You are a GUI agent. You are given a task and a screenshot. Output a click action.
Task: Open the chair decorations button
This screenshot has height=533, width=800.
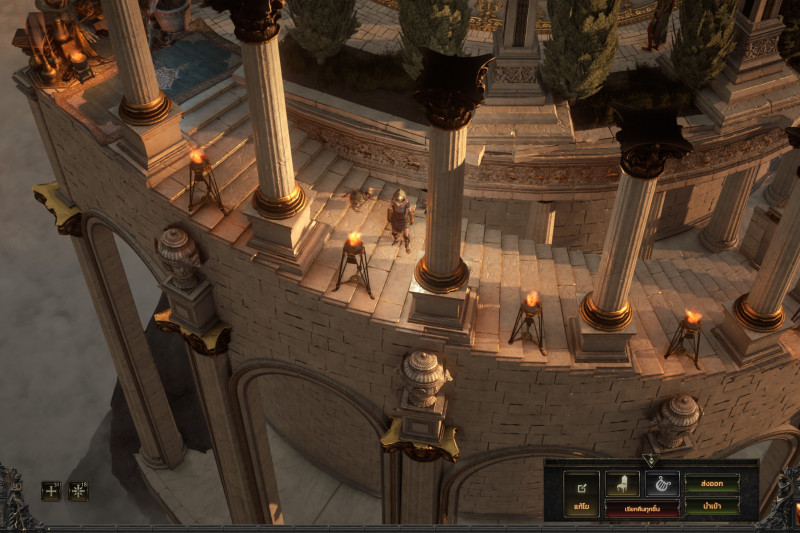click(x=622, y=484)
